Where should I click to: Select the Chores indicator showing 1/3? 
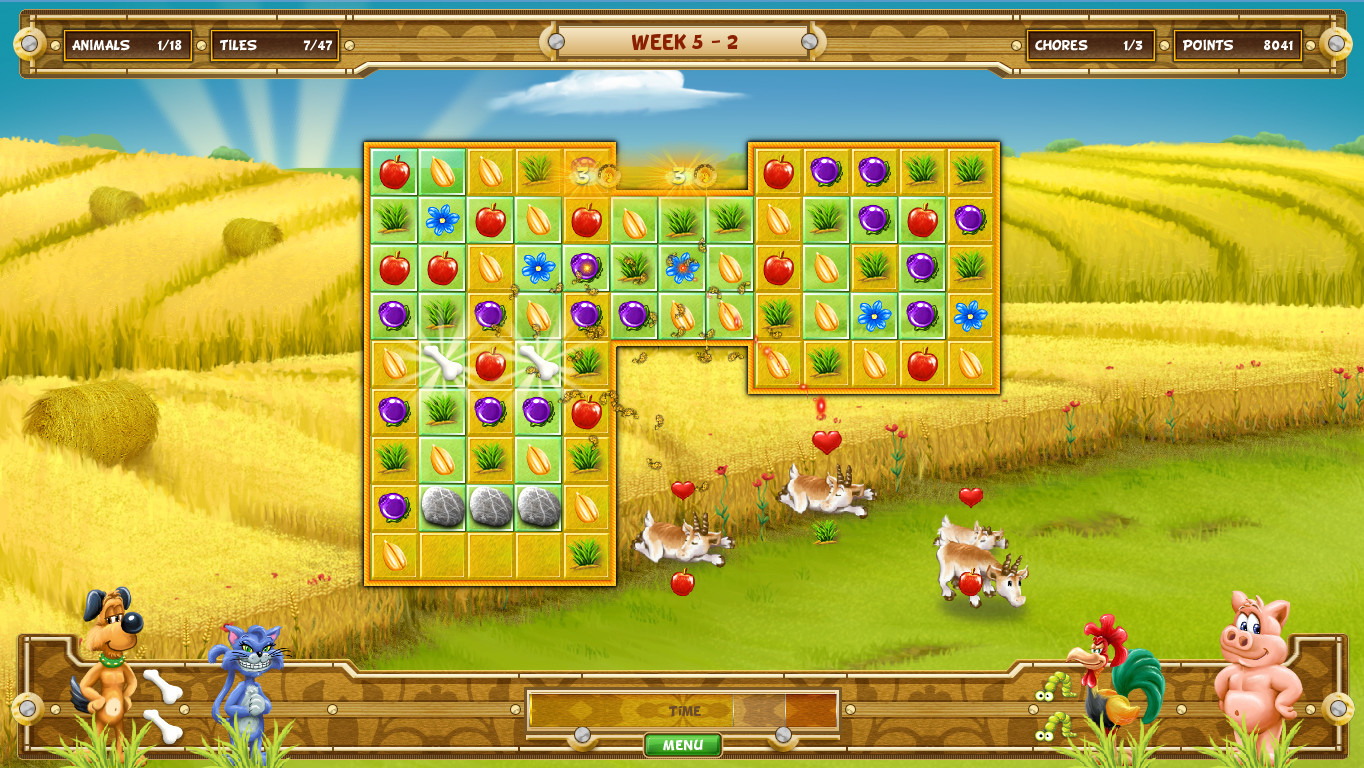tap(1092, 44)
